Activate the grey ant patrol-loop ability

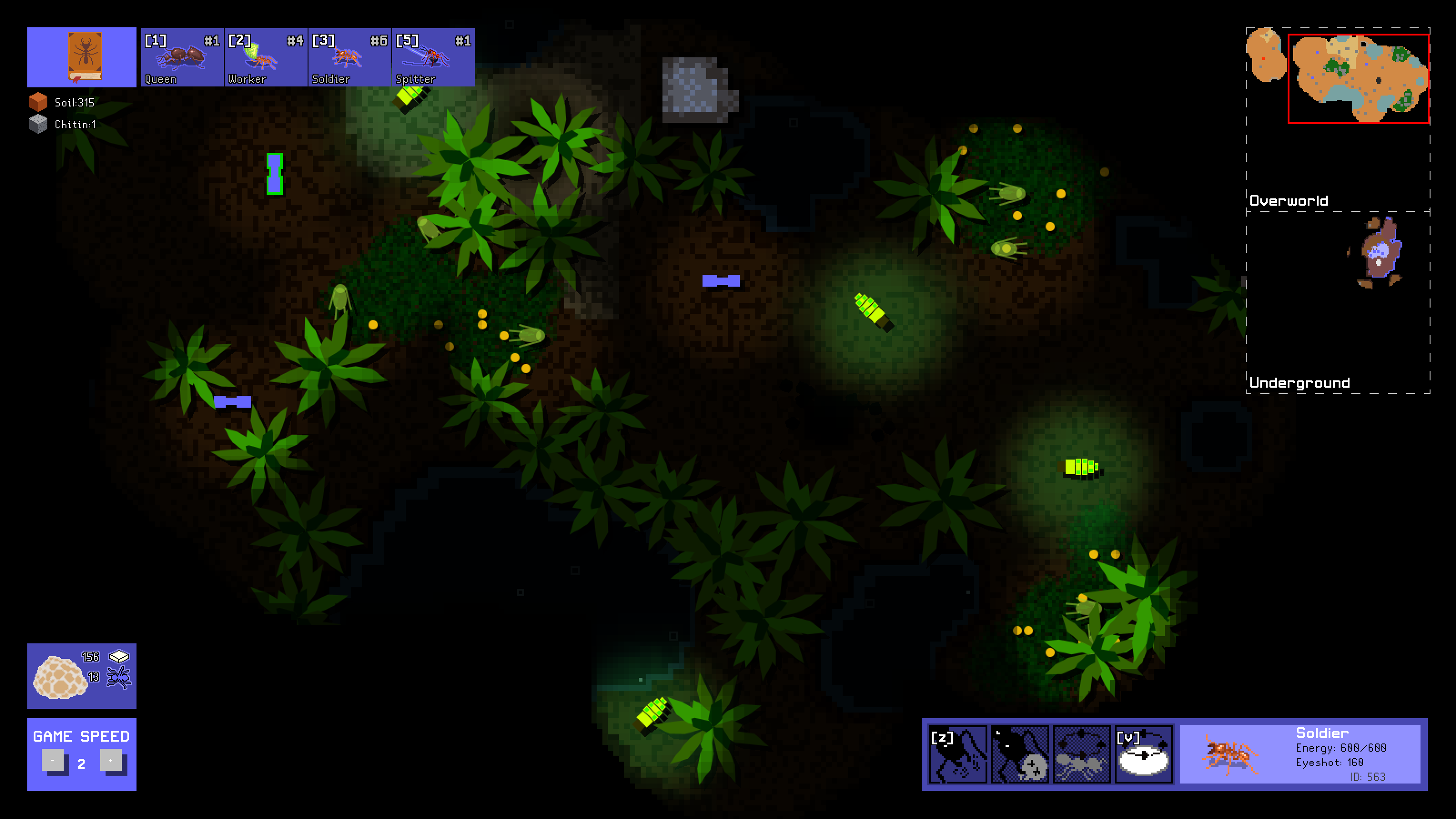click(1081, 754)
